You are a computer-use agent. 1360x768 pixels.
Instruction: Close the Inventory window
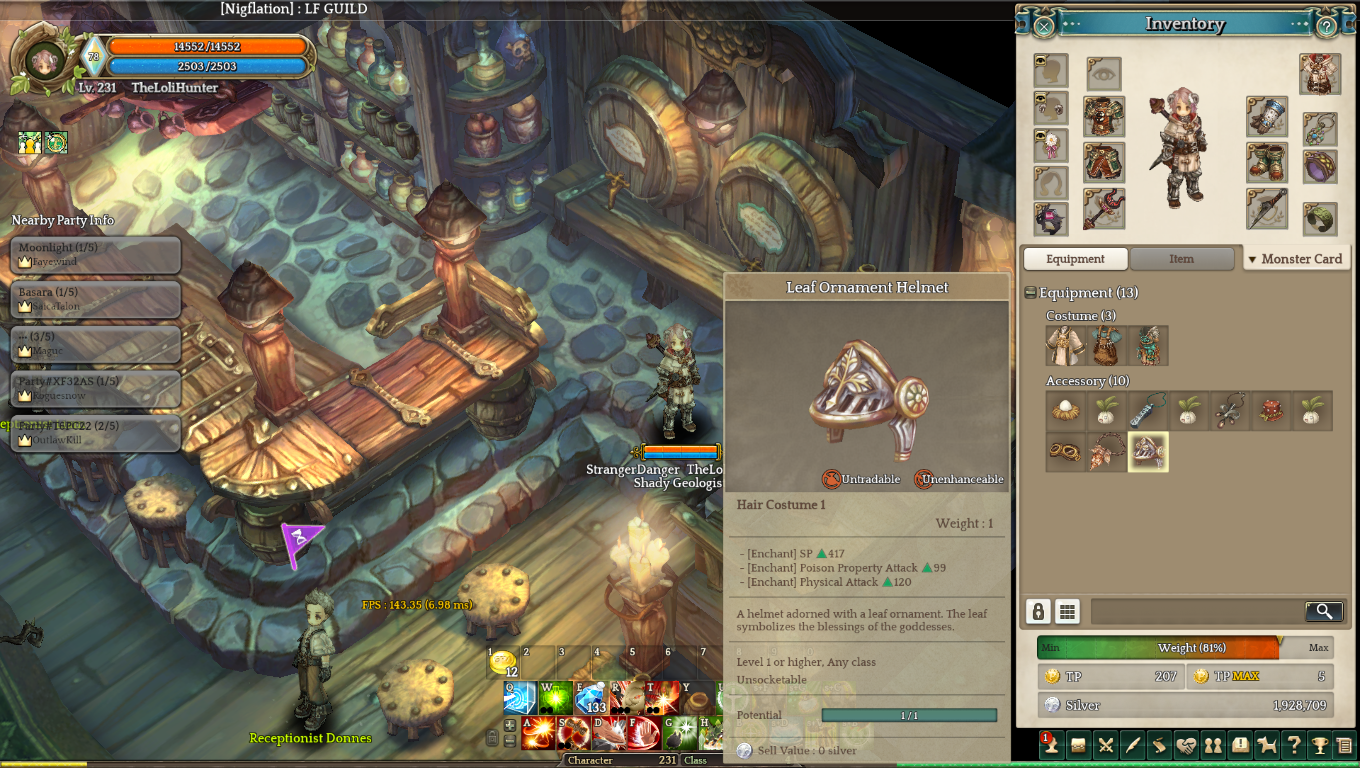1043,26
